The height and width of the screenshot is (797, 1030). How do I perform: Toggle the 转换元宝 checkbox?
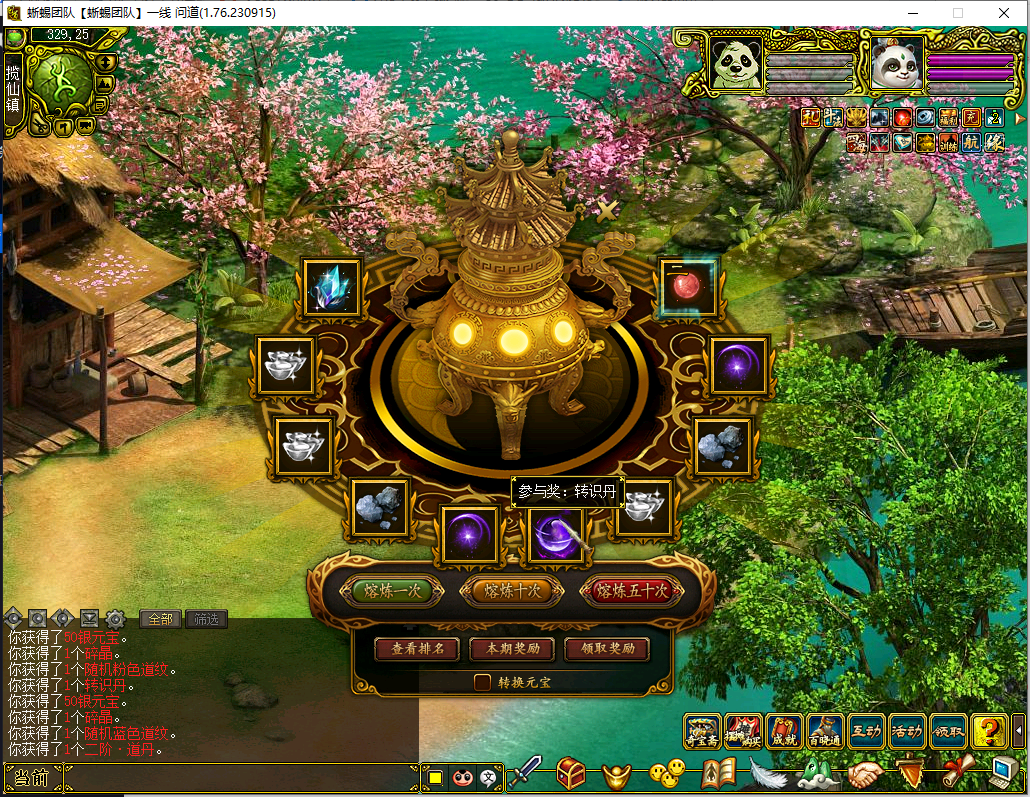coord(482,682)
